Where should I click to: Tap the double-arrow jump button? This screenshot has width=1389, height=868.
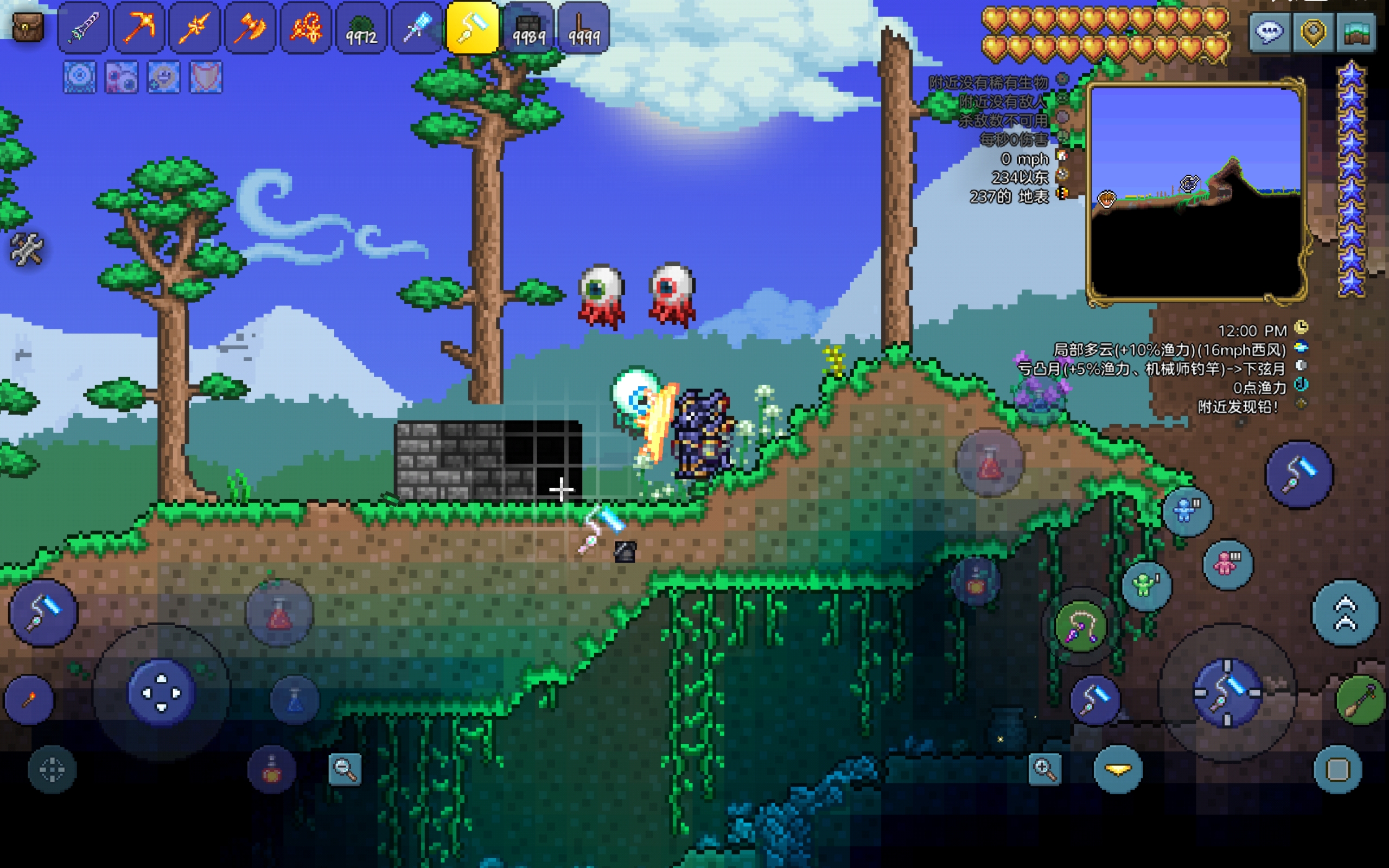(x=1345, y=613)
